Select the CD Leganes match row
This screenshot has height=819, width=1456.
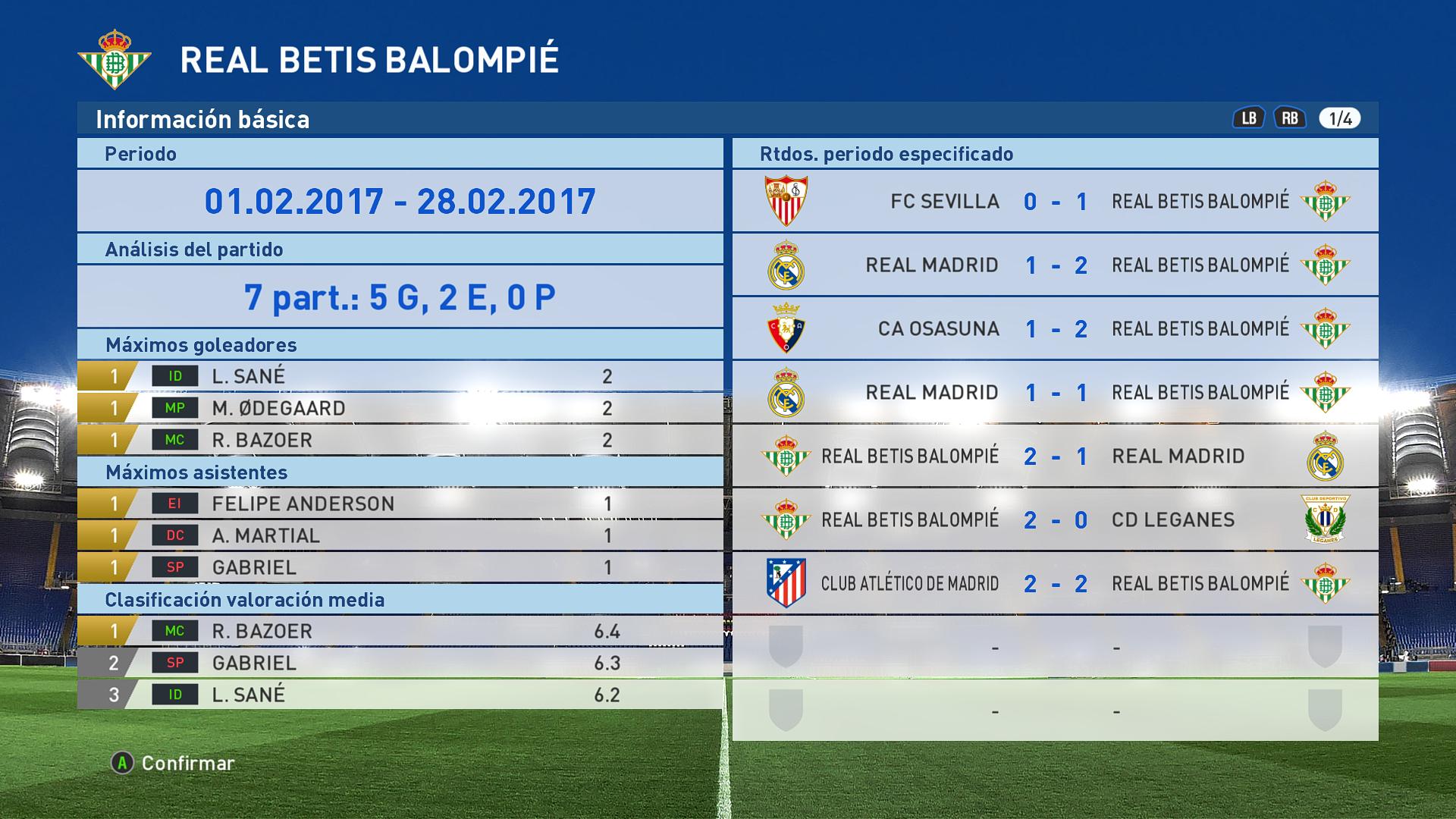coord(1055,519)
